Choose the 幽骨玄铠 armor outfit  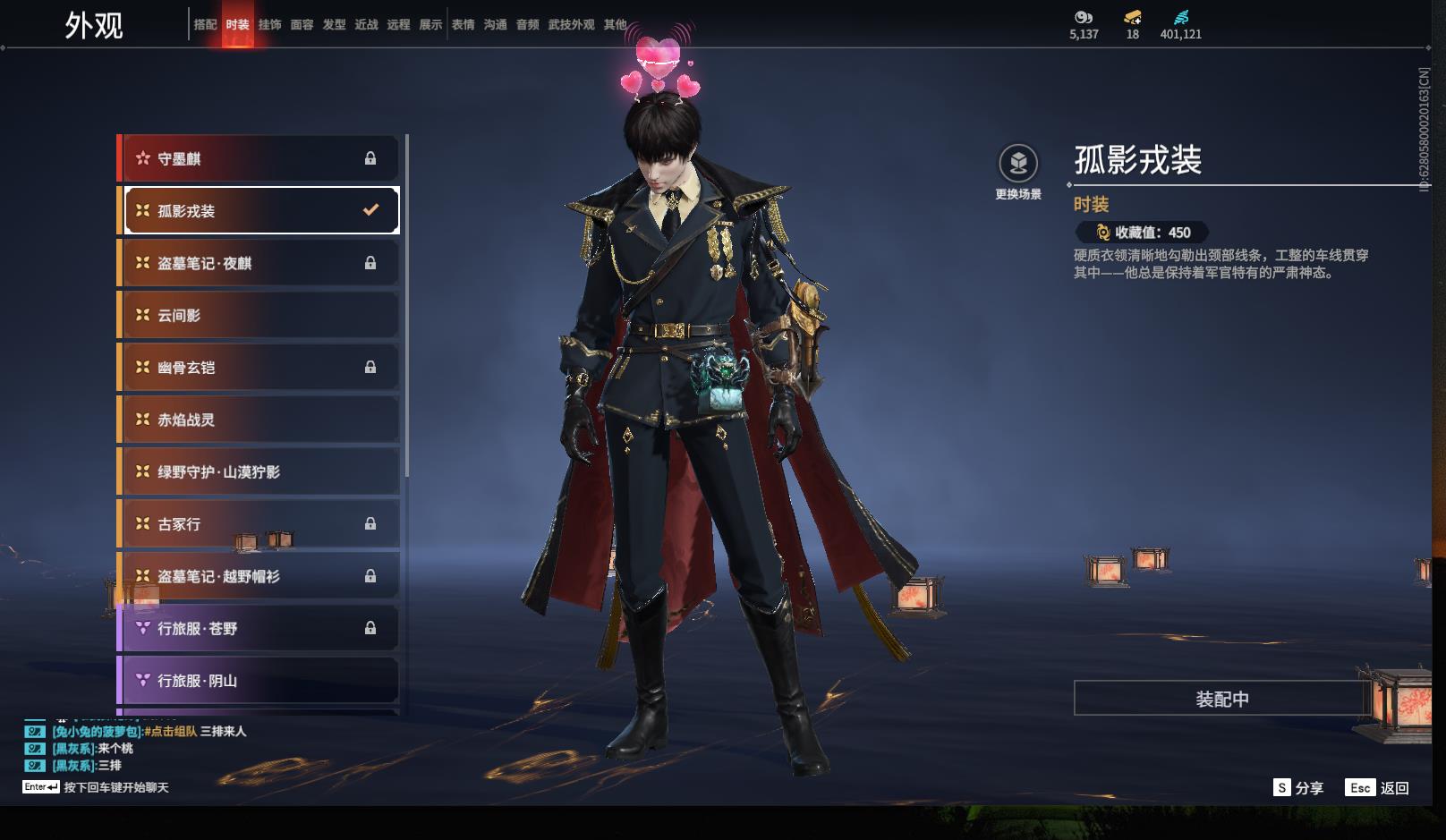tap(259, 367)
